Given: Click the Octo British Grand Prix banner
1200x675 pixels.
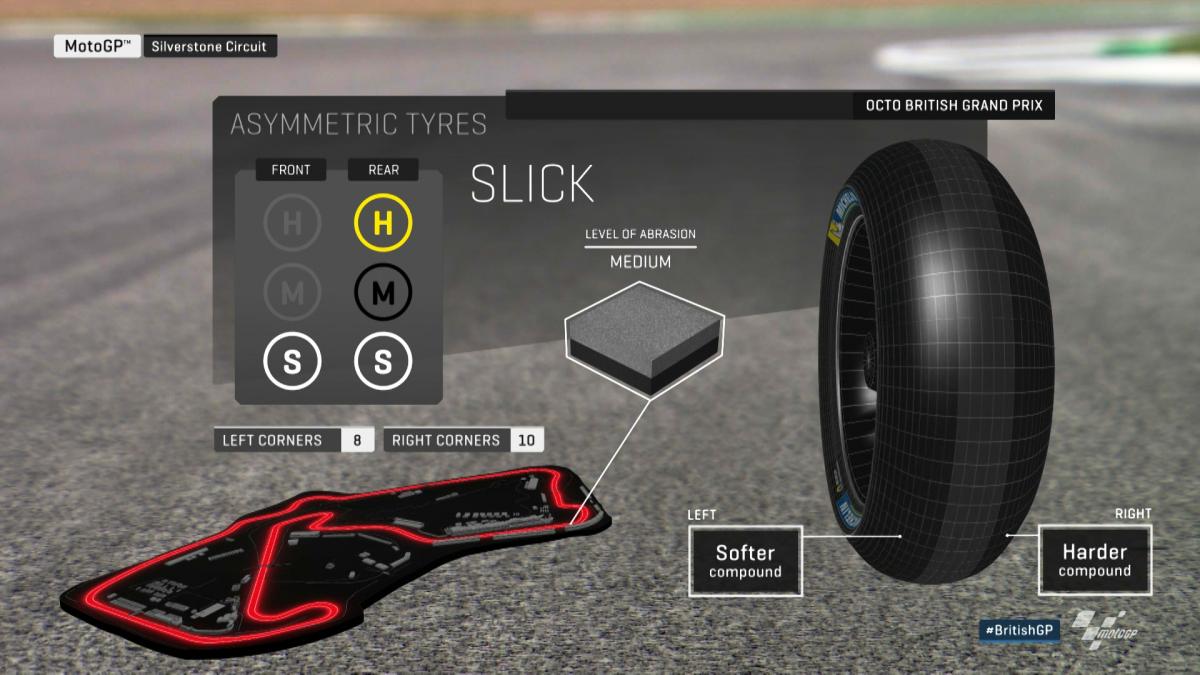Looking at the screenshot, I should tap(953, 106).
